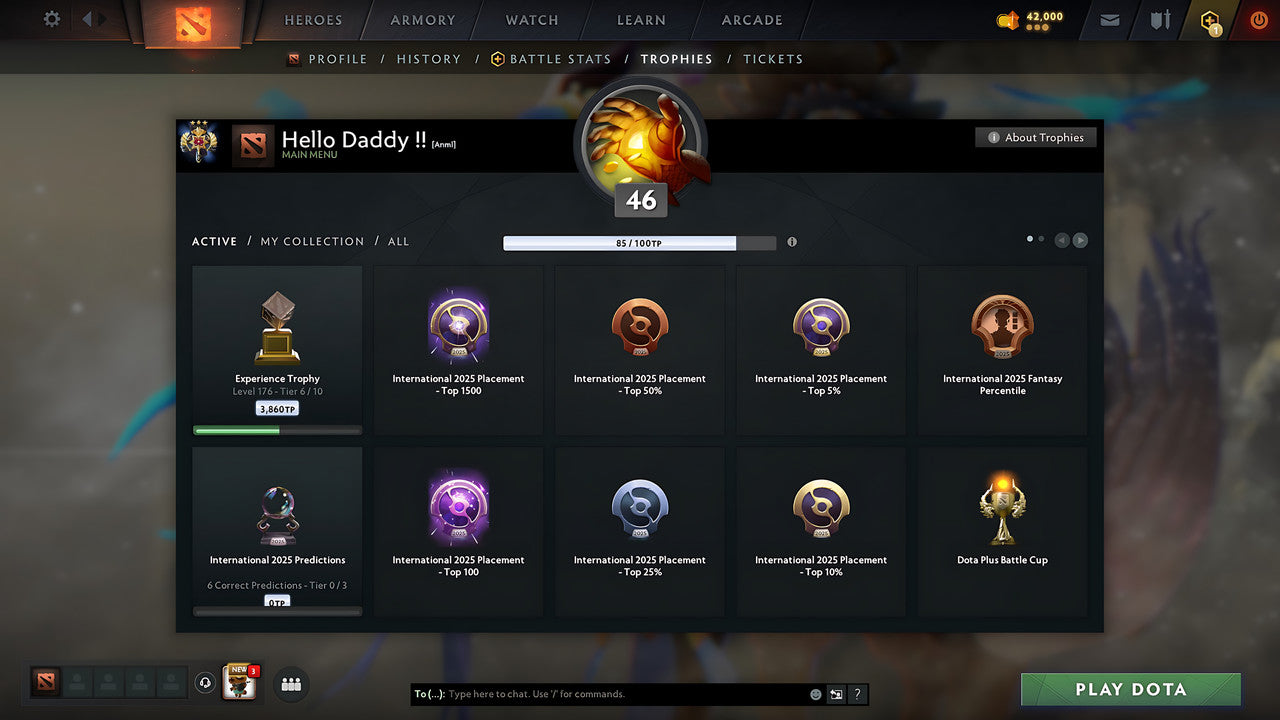Switch to the MY COLLECTION filter
Screen dimensions: 1280x720
point(312,241)
